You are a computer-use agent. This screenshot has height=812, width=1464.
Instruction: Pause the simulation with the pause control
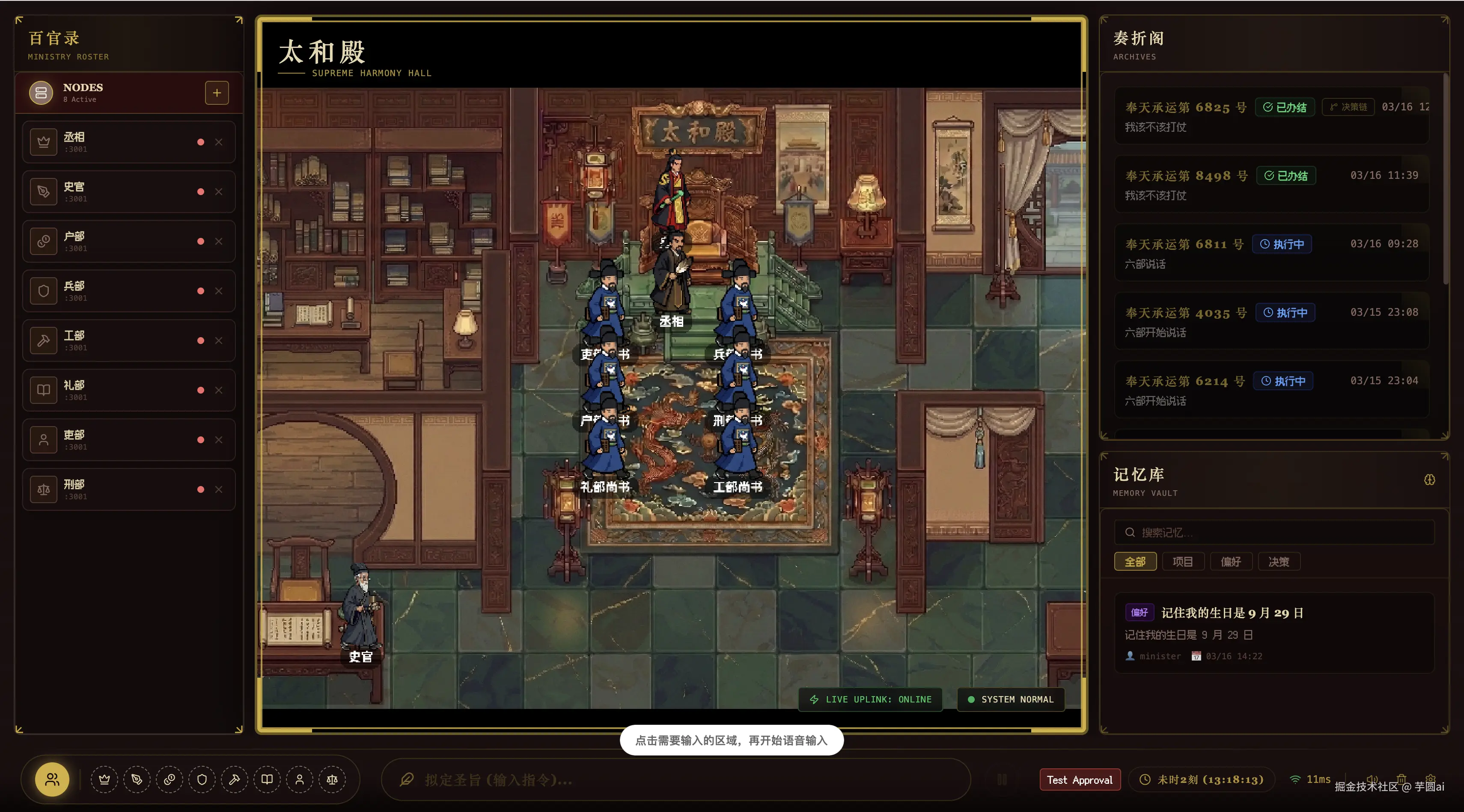1003,779
